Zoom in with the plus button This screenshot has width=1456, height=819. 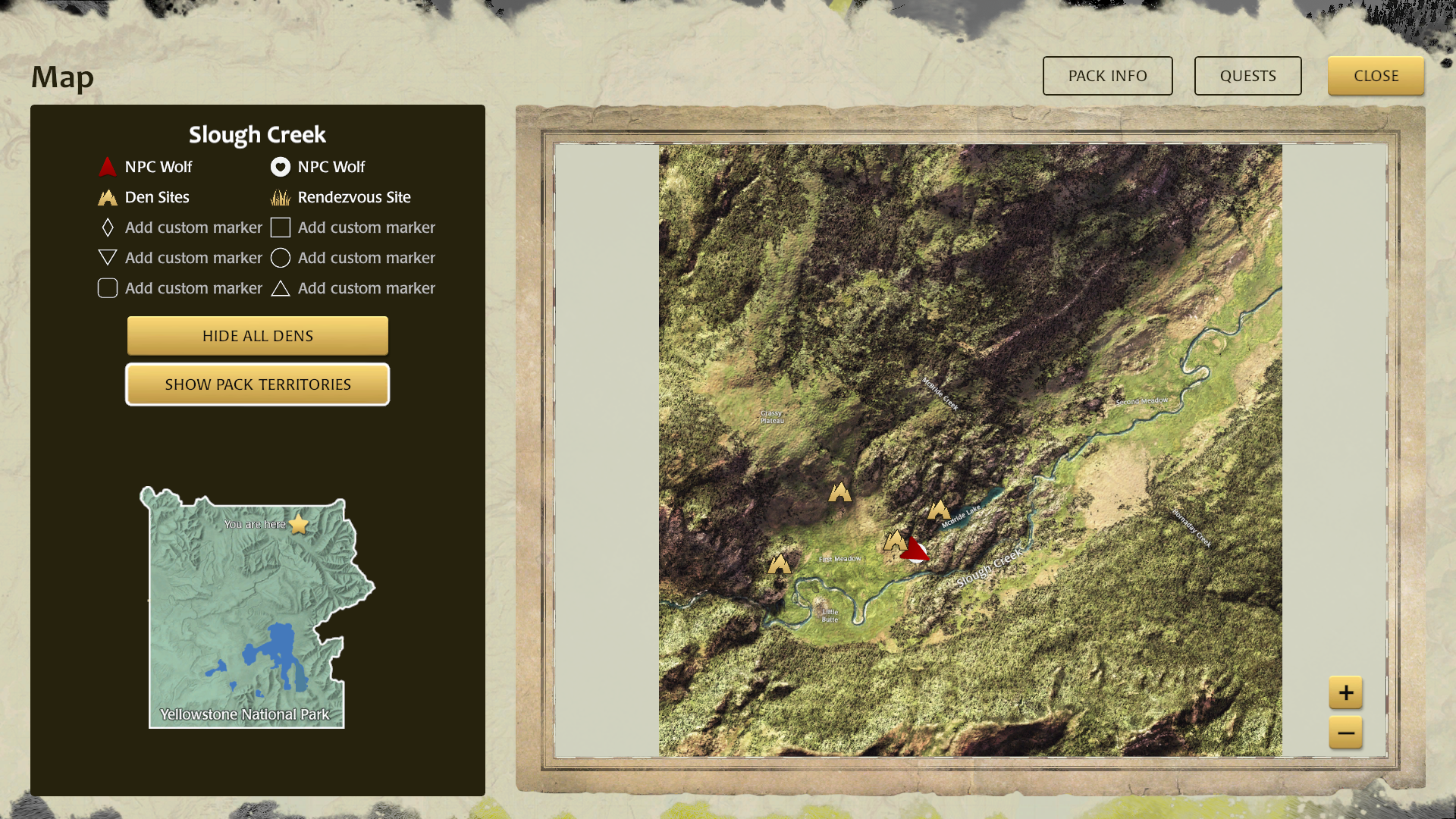(1345, 692)
